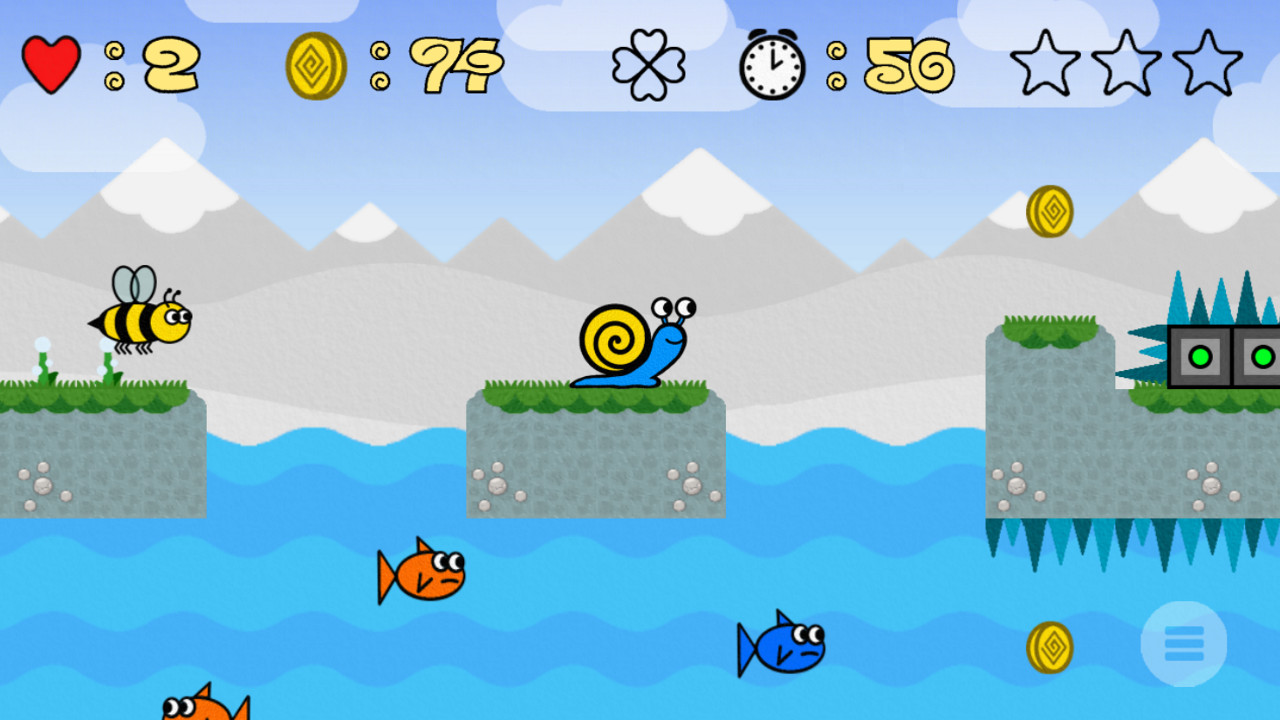Toggle the right green switch block
The width and height of the screenshot is (1280, 720).
tap(1262, 355)
